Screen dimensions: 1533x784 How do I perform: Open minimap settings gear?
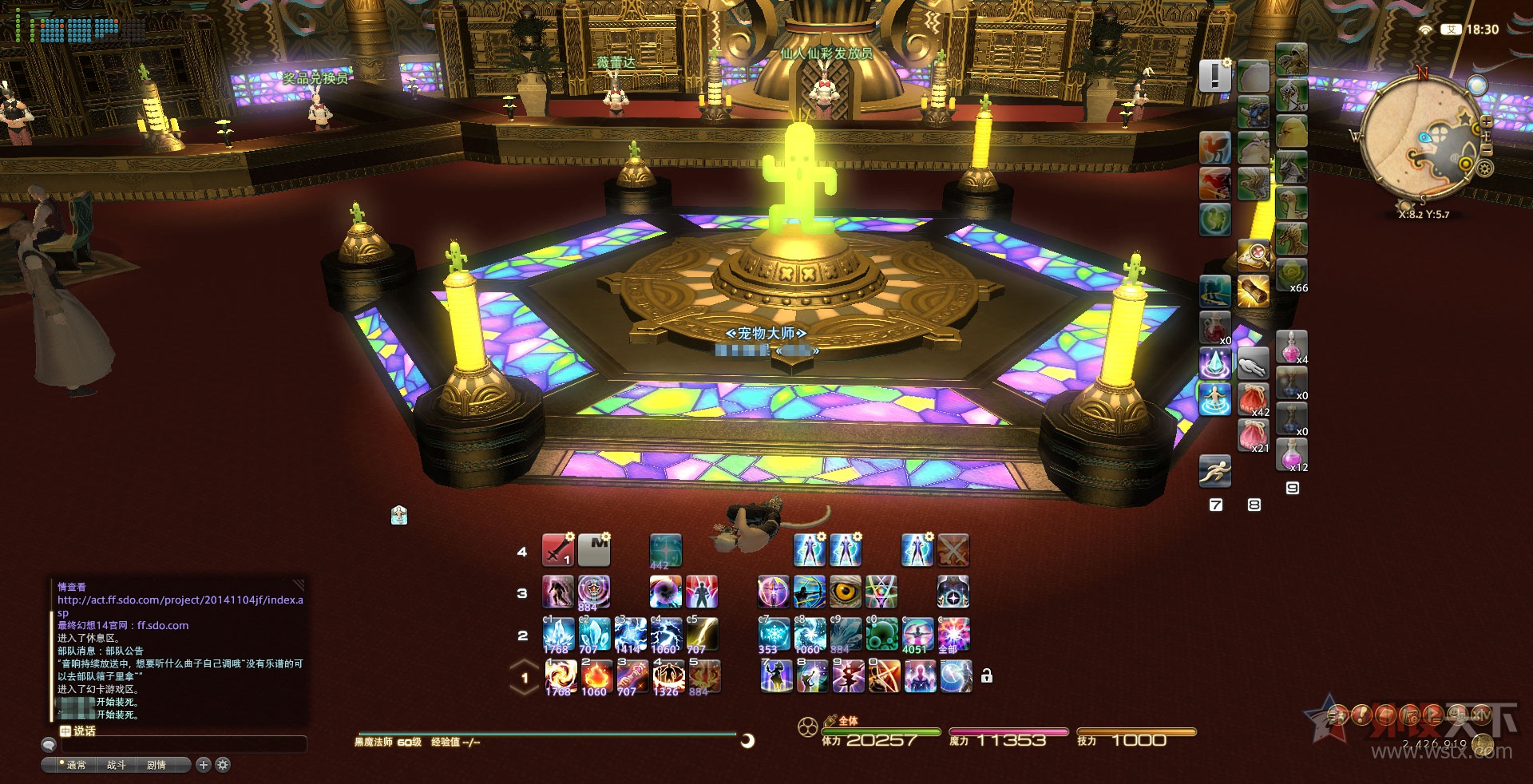pyautogui.click(x=1484, y=168)
